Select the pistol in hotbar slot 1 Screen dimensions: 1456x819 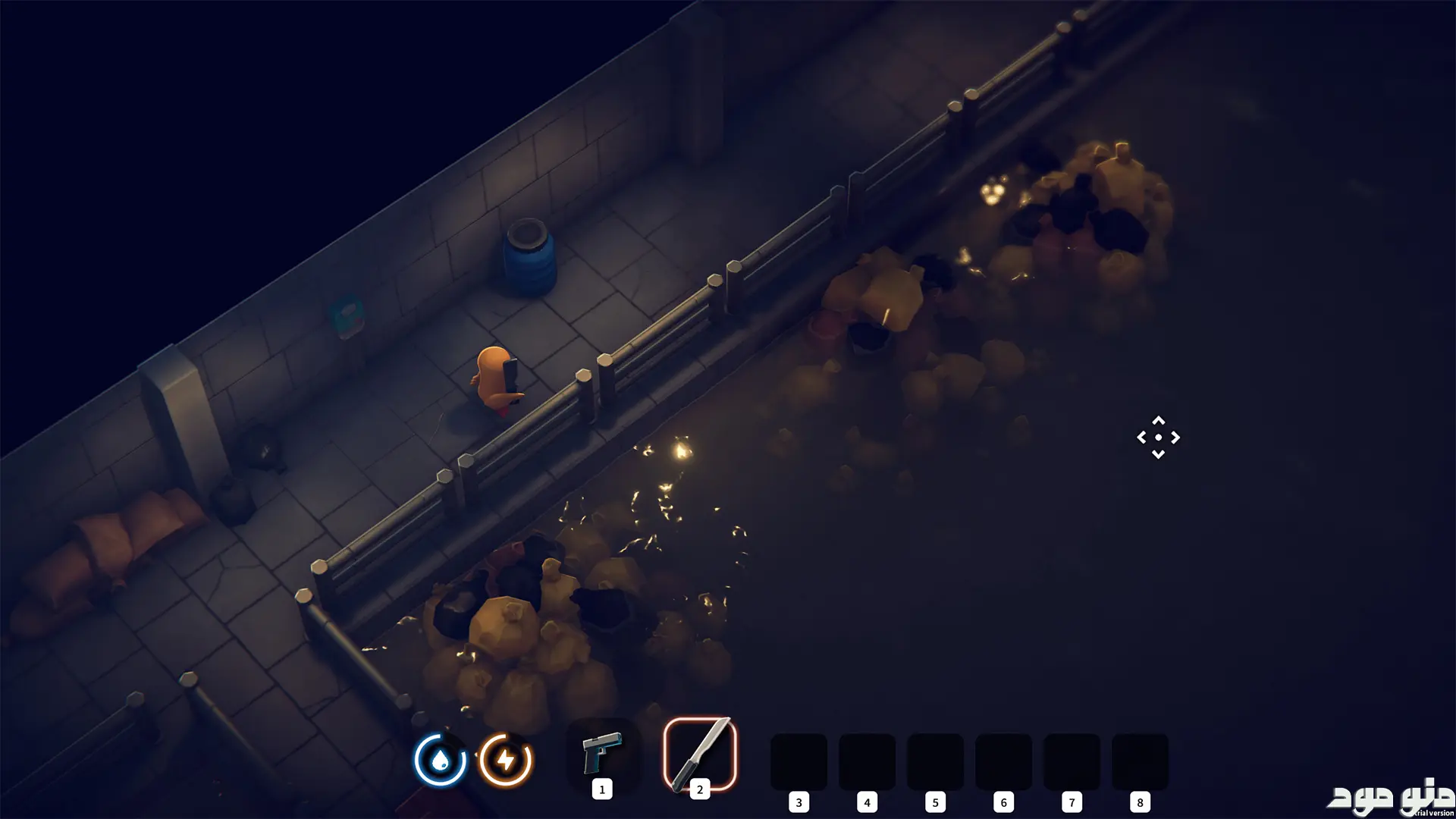click(x=602, y=753)
